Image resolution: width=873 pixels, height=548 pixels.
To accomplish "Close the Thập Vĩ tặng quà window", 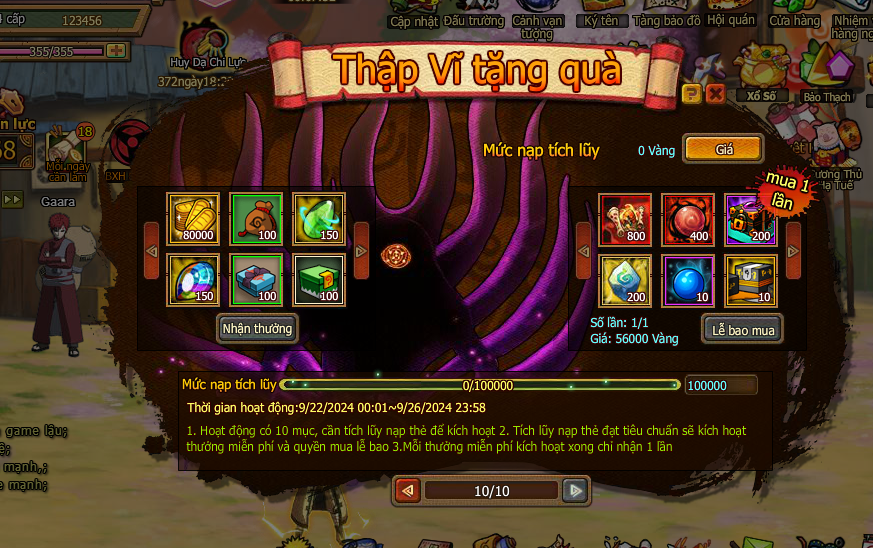I will [x=715, y=94].
